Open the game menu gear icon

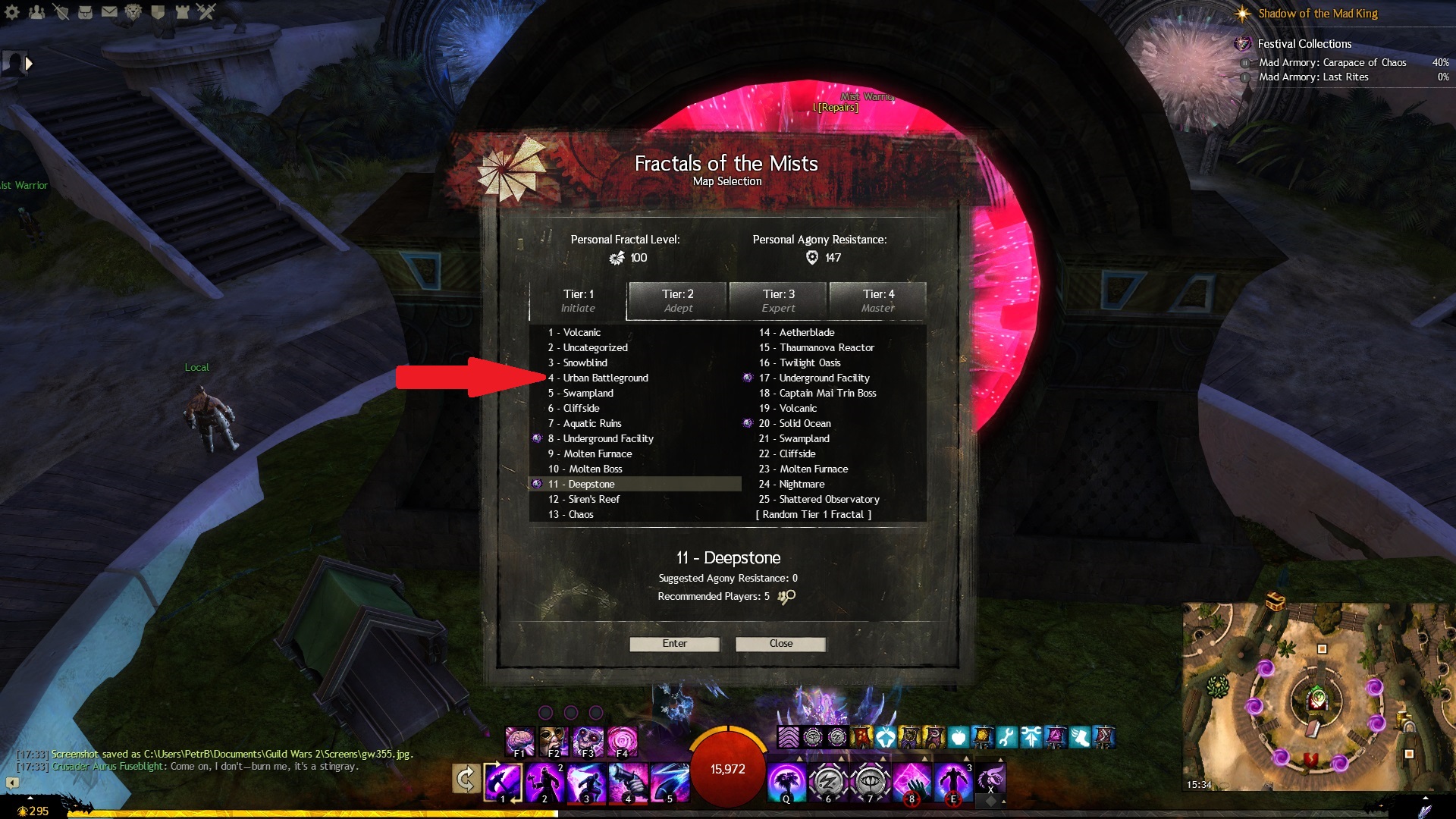(x=12, y=11)
